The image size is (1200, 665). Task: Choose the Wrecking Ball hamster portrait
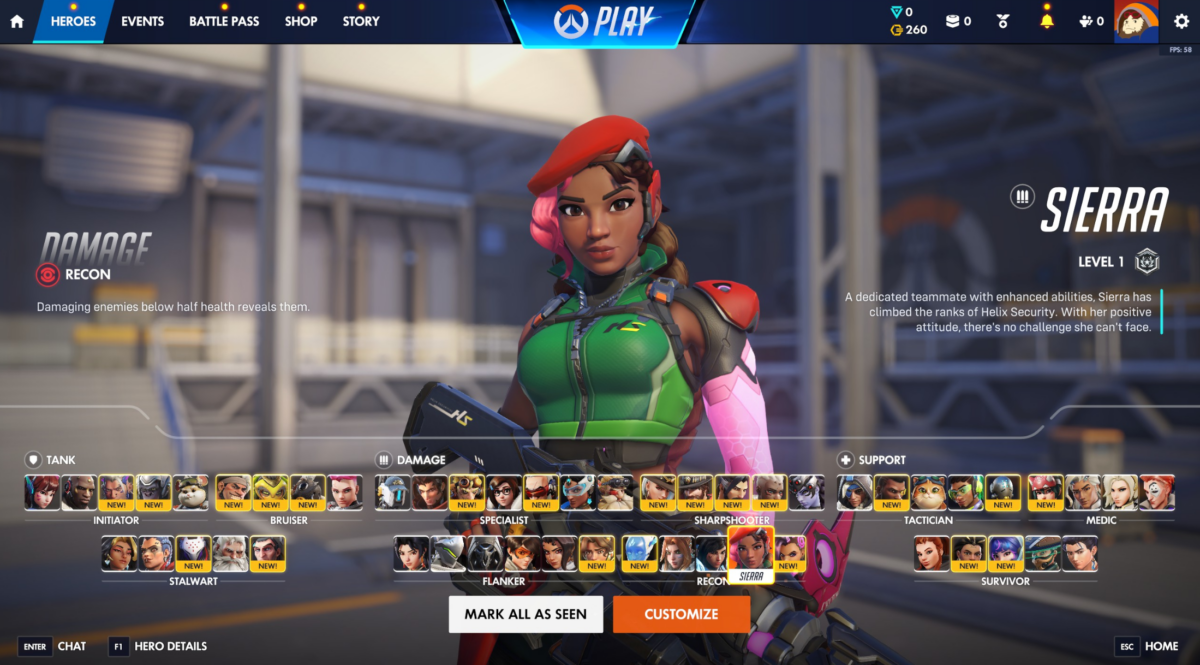pos(191,492)
